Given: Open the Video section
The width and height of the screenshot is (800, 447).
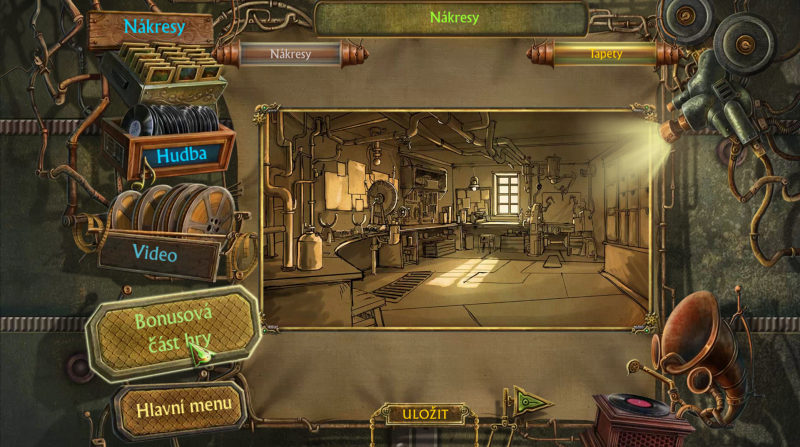Looking at the screenshot, I should point(154,254).
